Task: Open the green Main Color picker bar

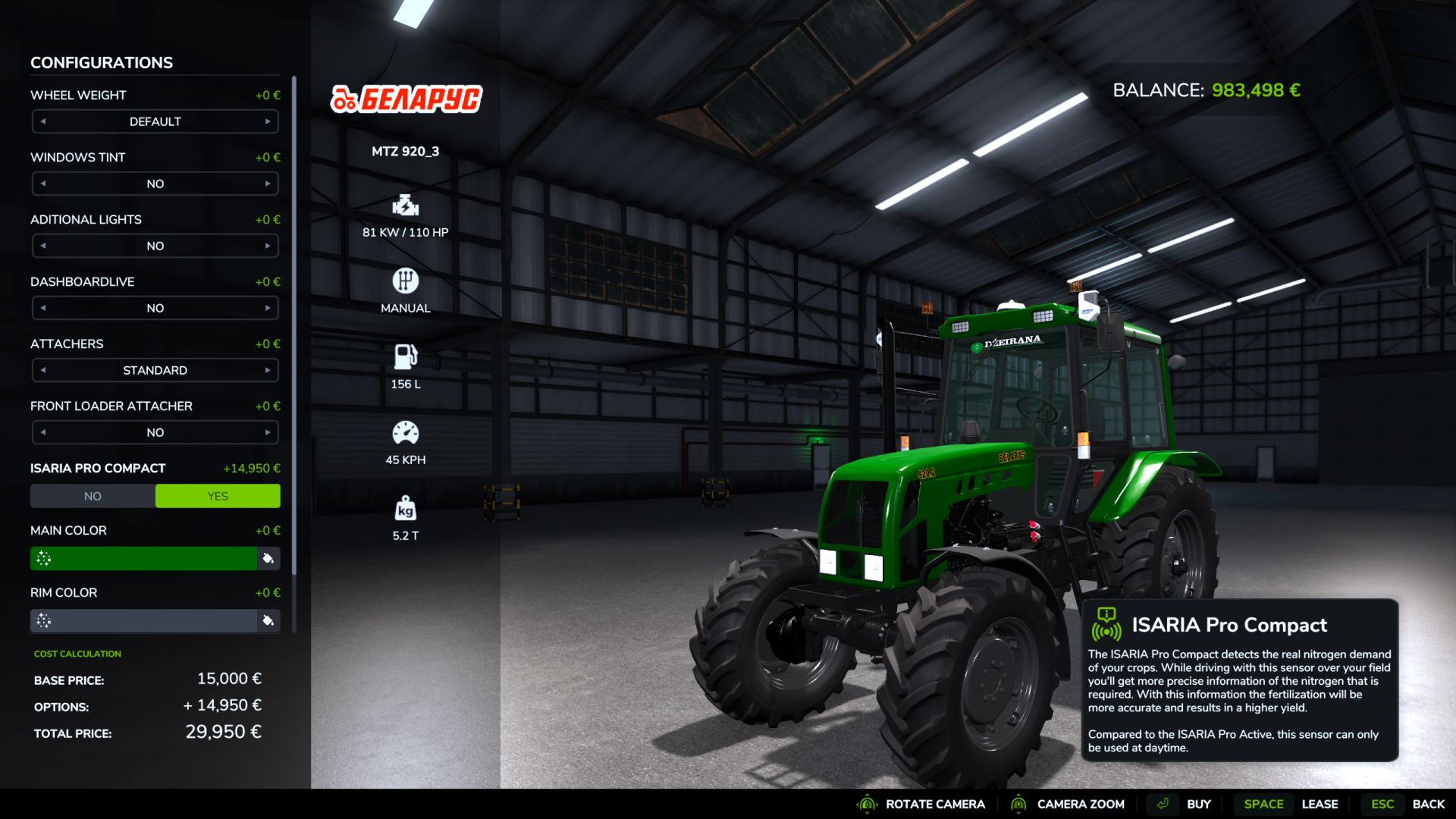Action: tap(144, 559)
